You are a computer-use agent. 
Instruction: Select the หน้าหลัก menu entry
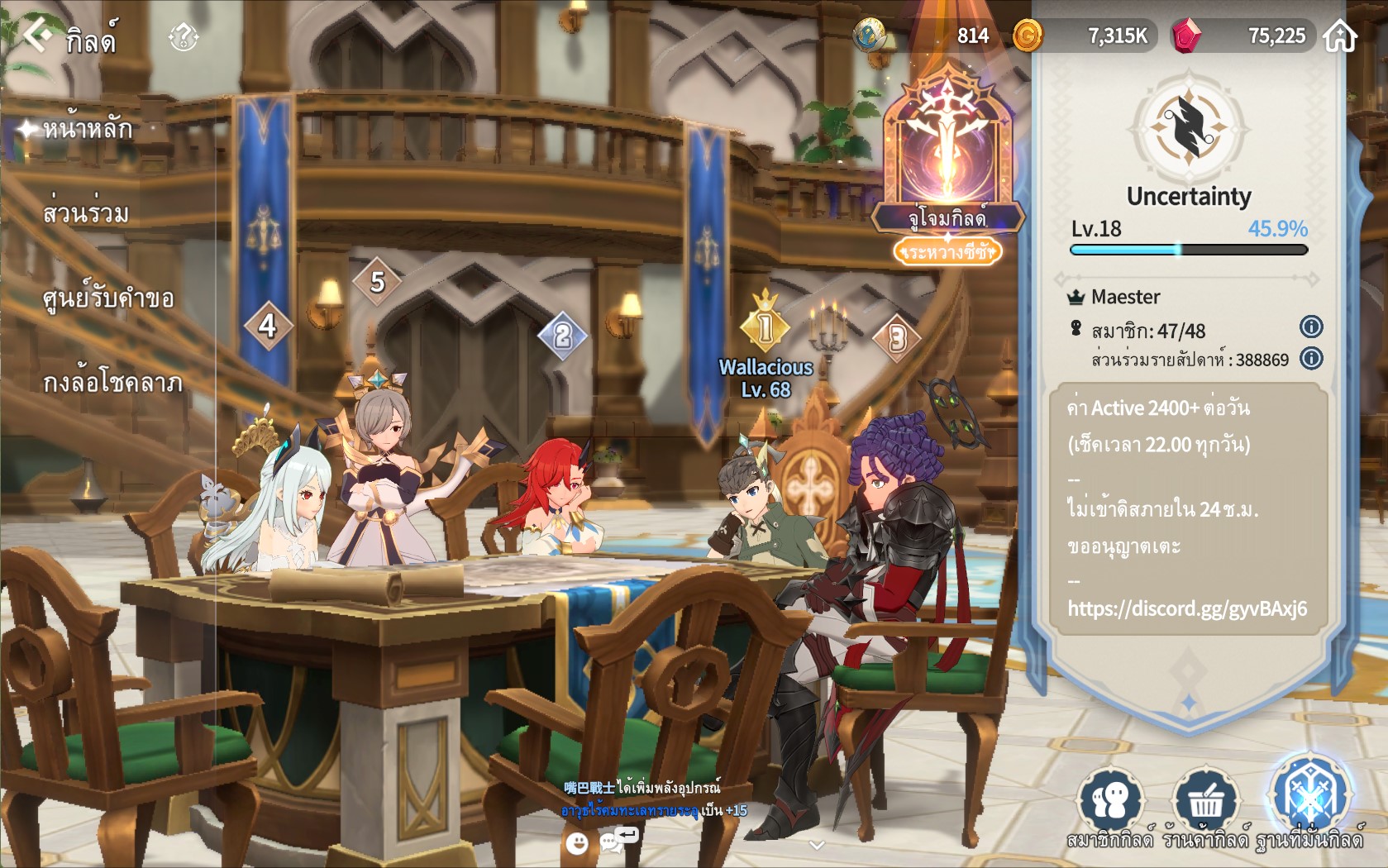[87, 129]
